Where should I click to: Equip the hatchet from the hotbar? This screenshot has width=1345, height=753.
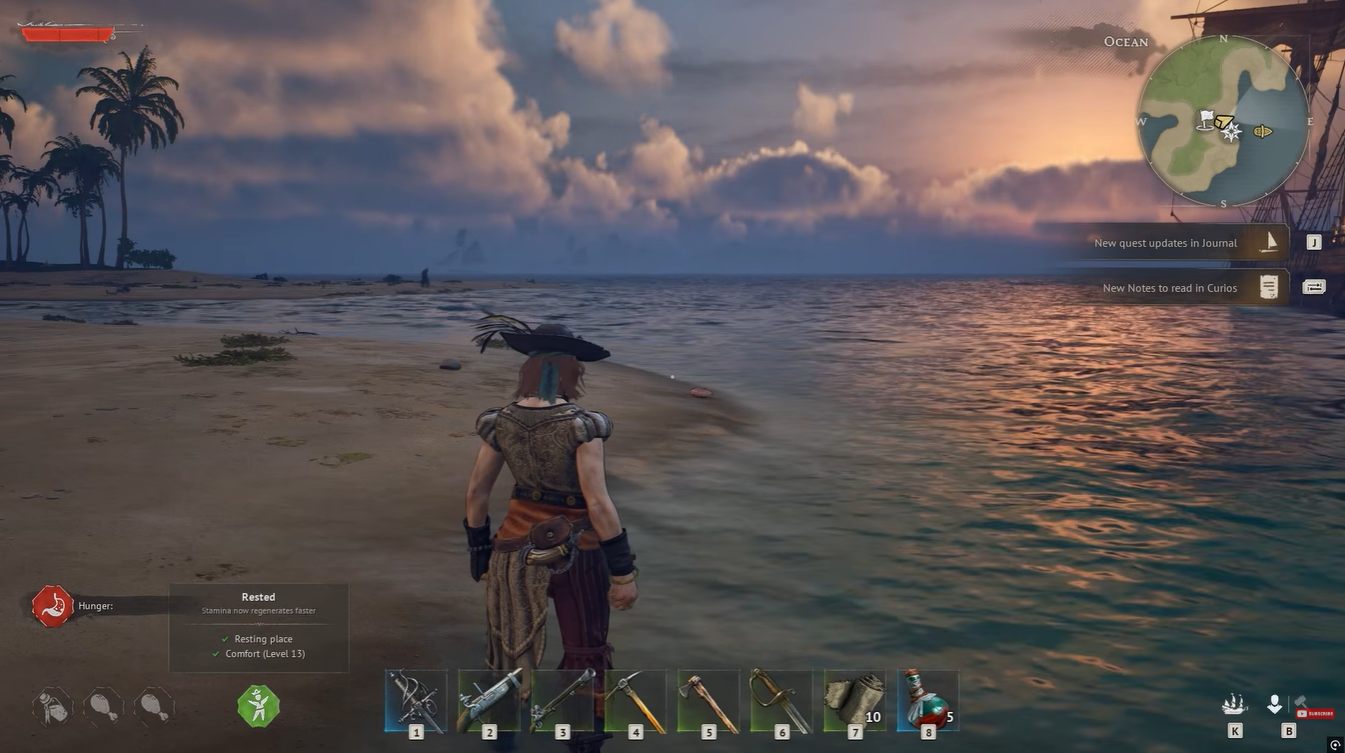click(709, 700)
